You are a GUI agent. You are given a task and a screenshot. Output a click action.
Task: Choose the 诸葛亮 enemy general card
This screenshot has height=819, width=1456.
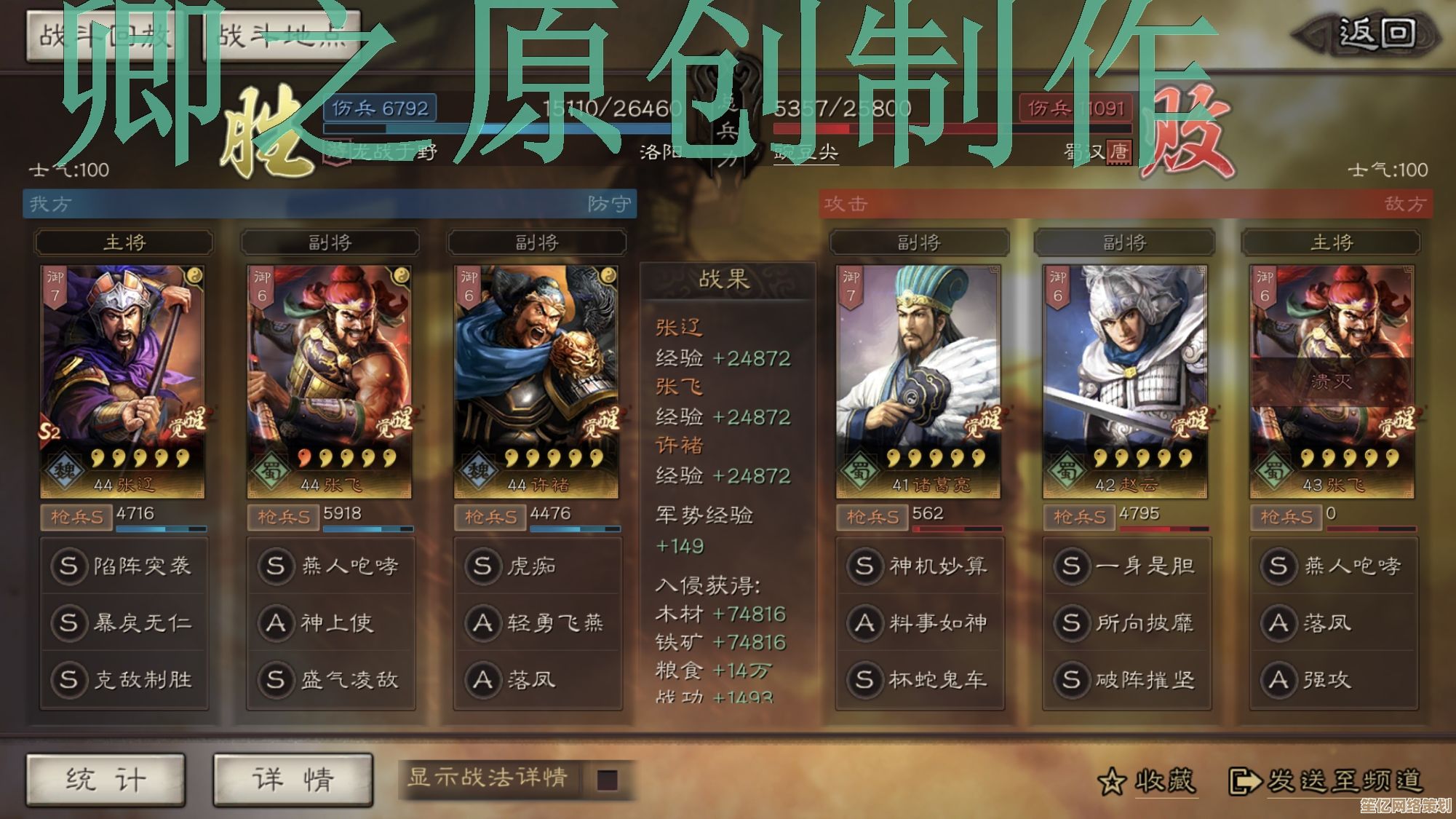pyautogui.click(x=918, y=381)
